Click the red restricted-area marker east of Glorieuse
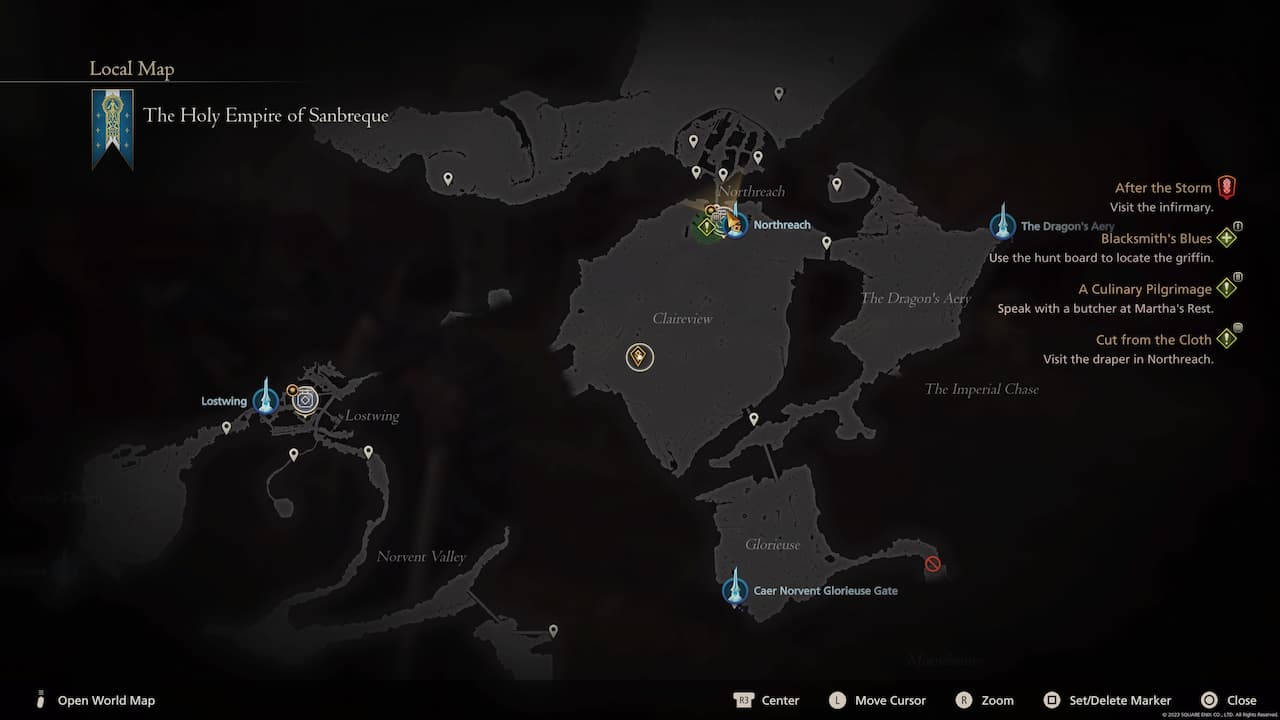This screenshot has width=1280, height=720. (x=933, y=564)
